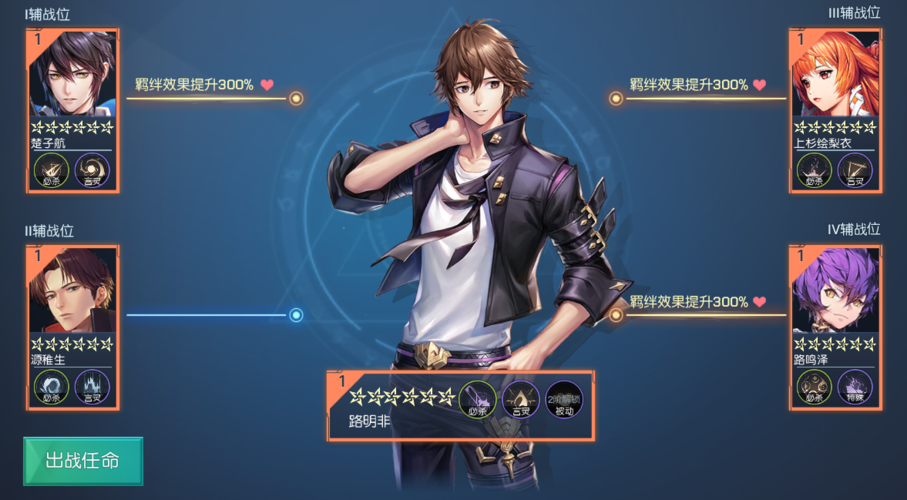907x500 pixels.
Task: View 路鸣泽's 特殊 skill icon
Action: (x=856, y=386)
